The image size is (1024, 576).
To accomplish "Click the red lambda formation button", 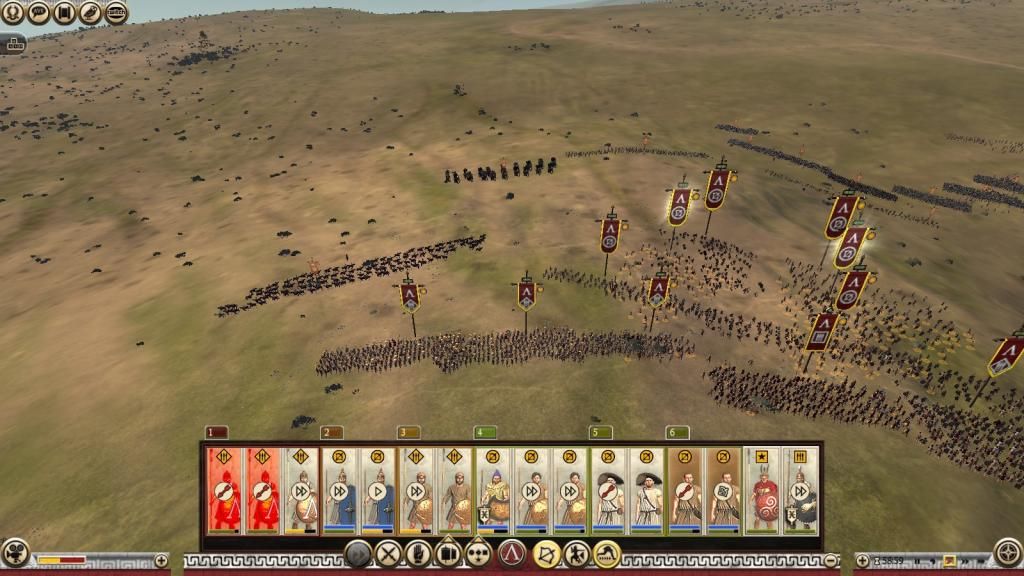I will 512,553.
